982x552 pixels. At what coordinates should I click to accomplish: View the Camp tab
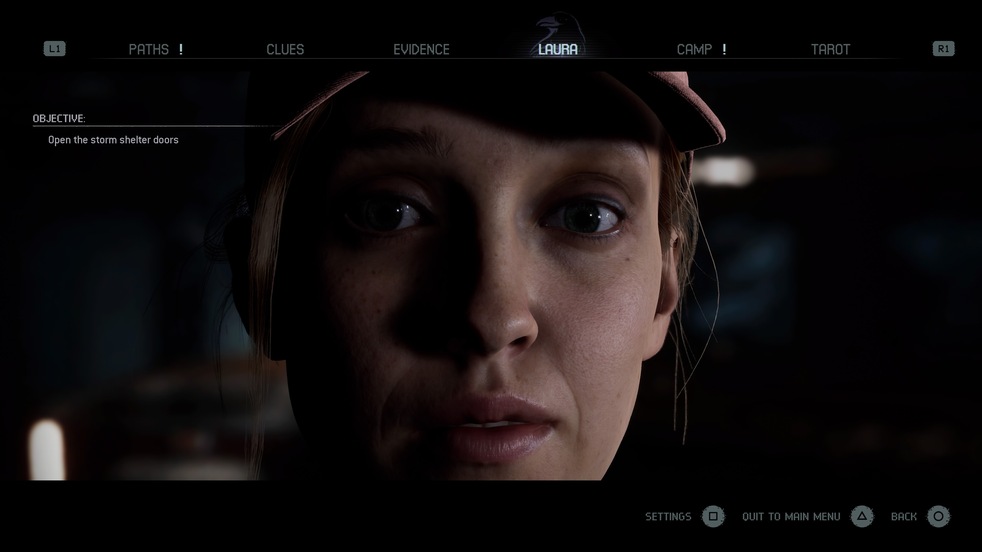click(x=694, y=49)
